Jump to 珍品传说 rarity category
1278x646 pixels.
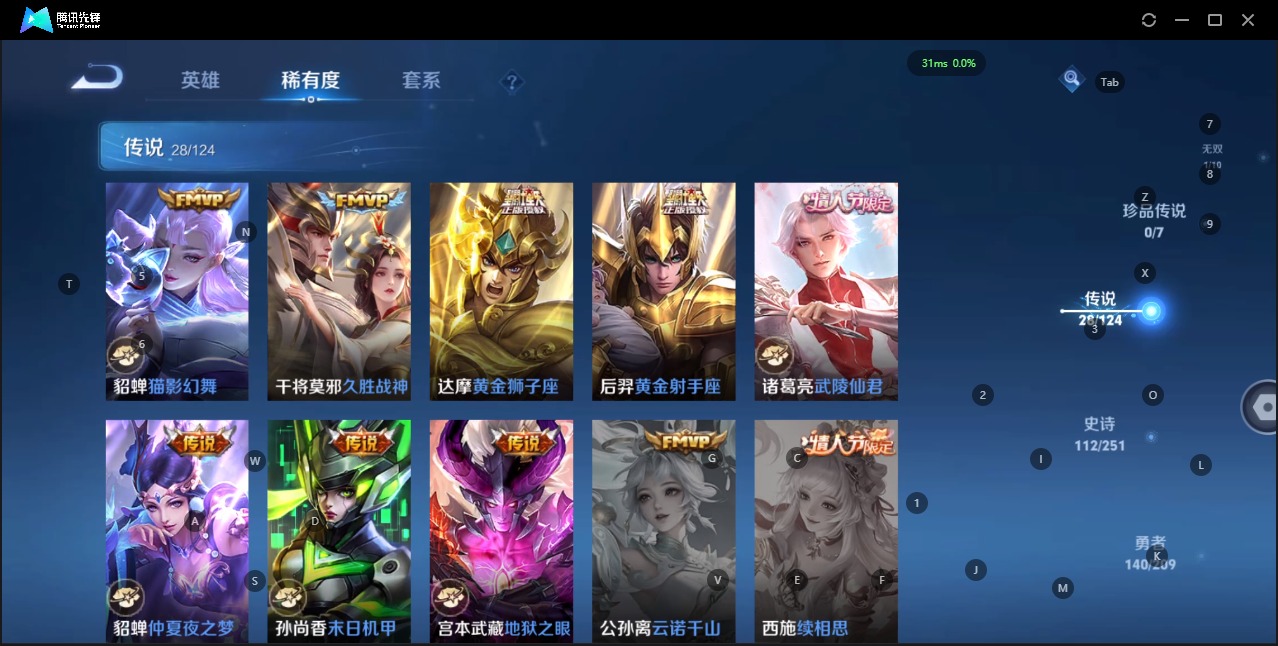click(x=1154, y=220)
